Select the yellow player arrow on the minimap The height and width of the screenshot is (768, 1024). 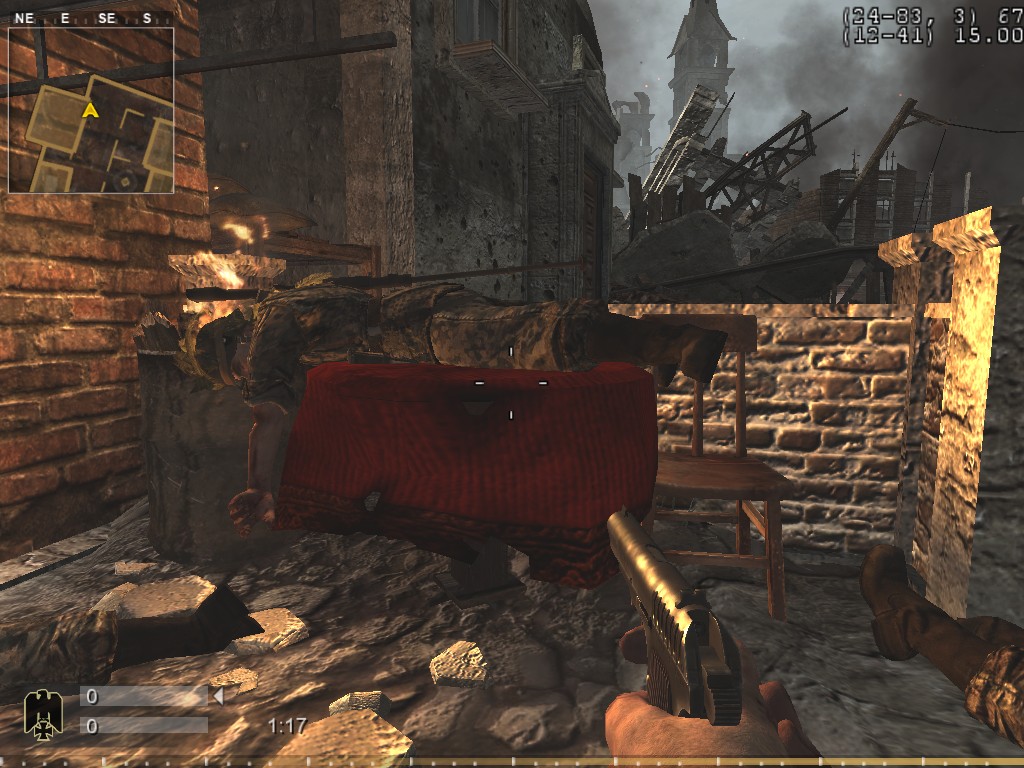[x=90, y=110]
